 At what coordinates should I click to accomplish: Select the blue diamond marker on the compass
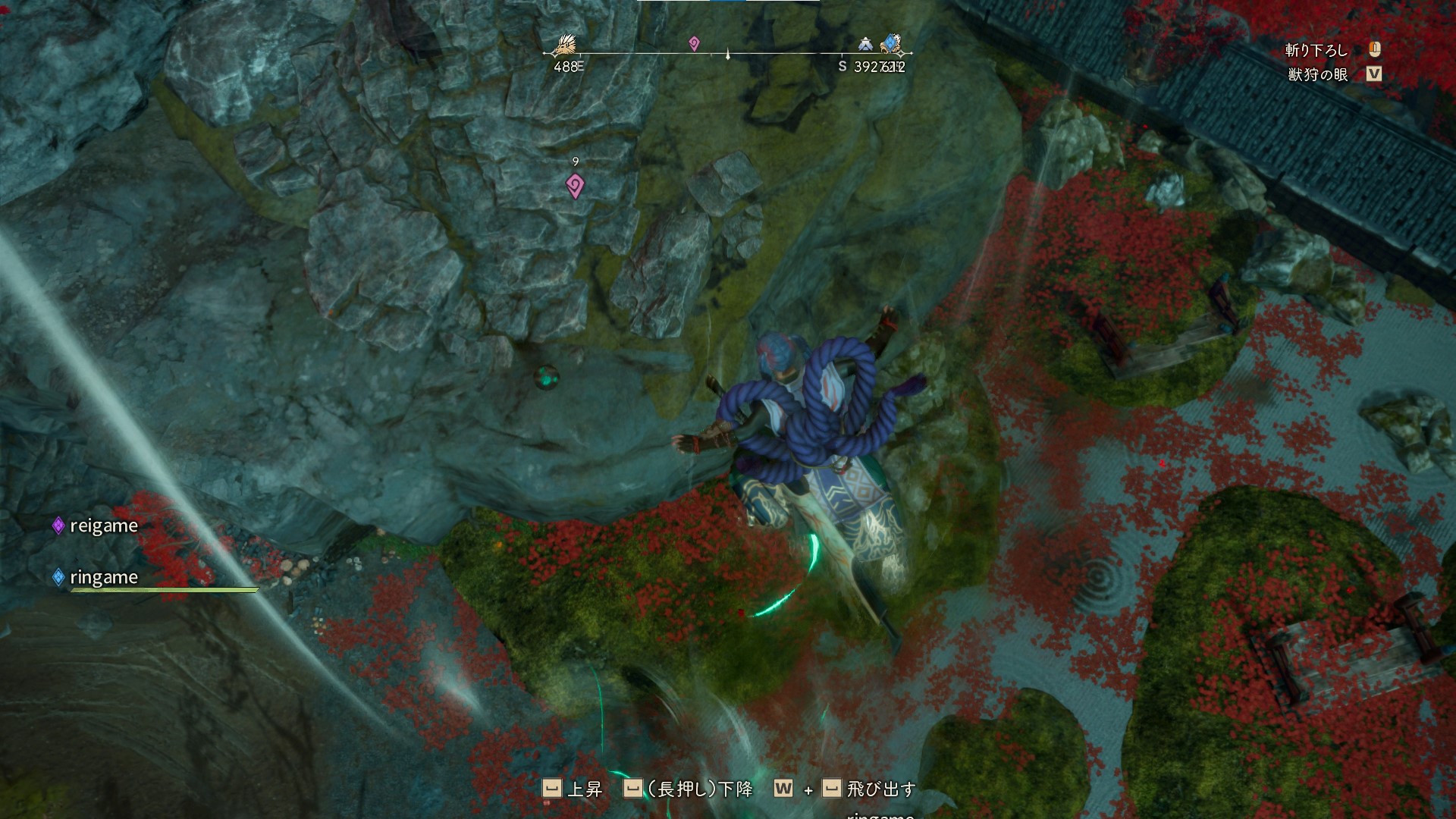892,44
